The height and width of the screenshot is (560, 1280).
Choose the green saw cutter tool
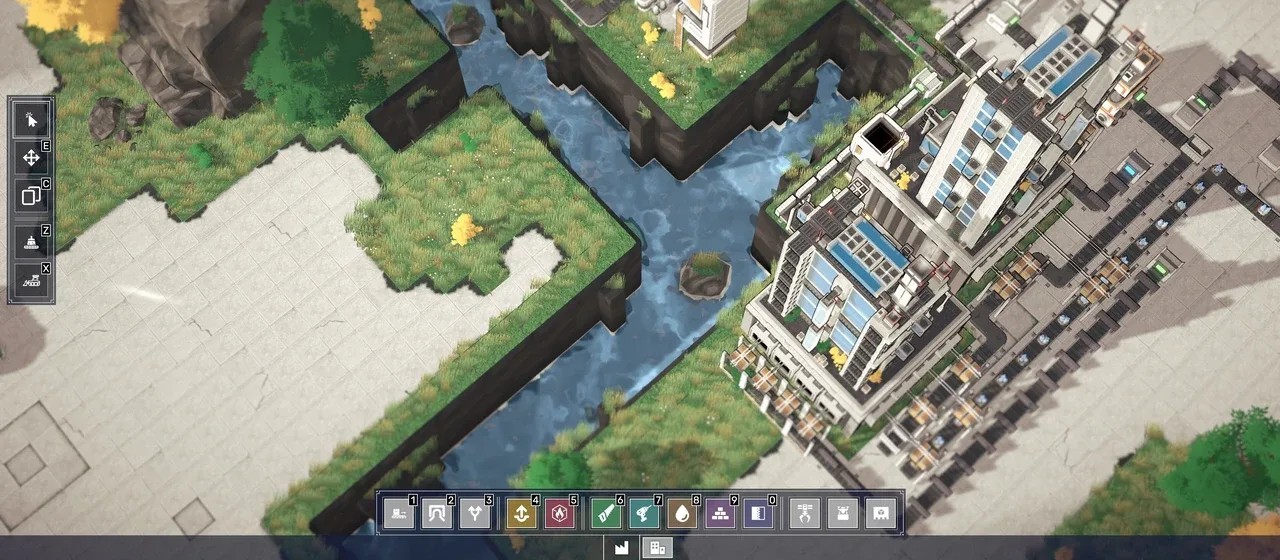click(606, 514)
